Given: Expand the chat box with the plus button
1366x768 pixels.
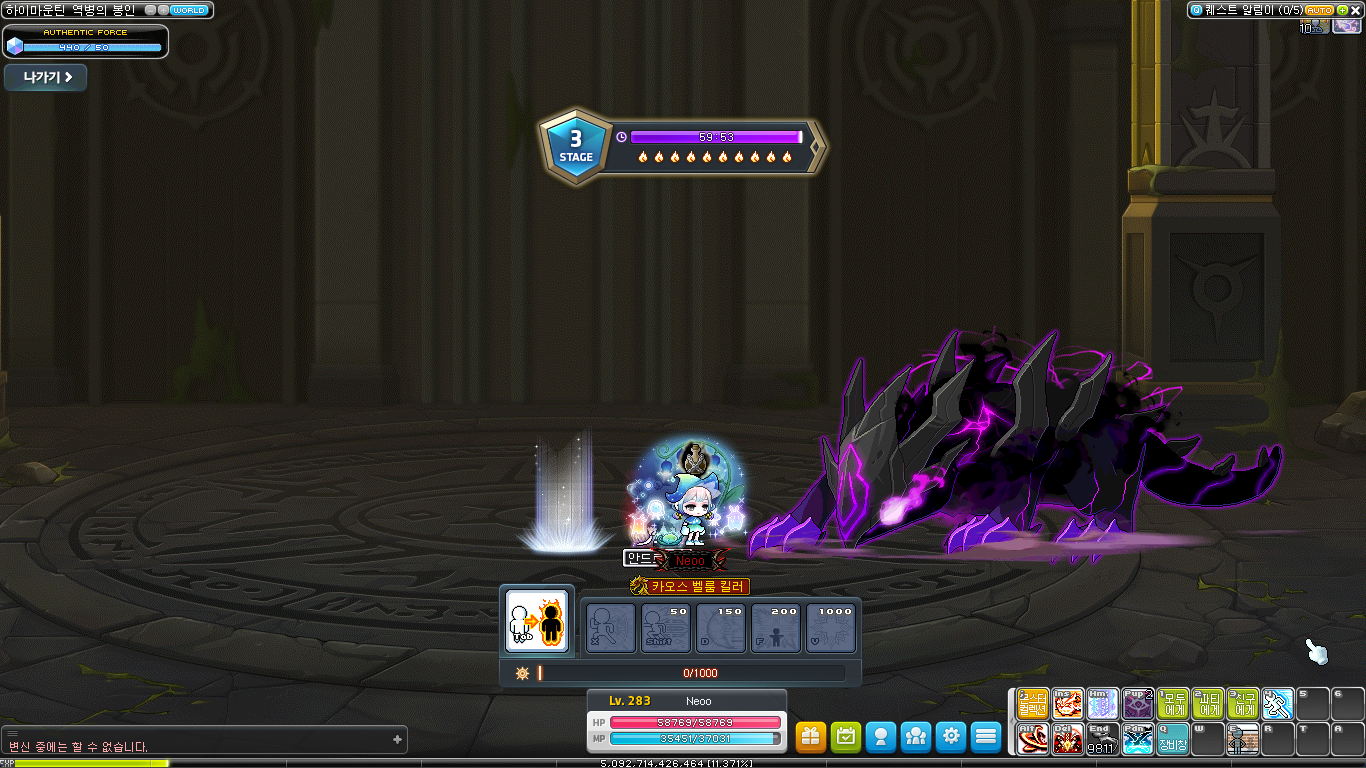Looking at the screenshot, I should click(398, 740).
